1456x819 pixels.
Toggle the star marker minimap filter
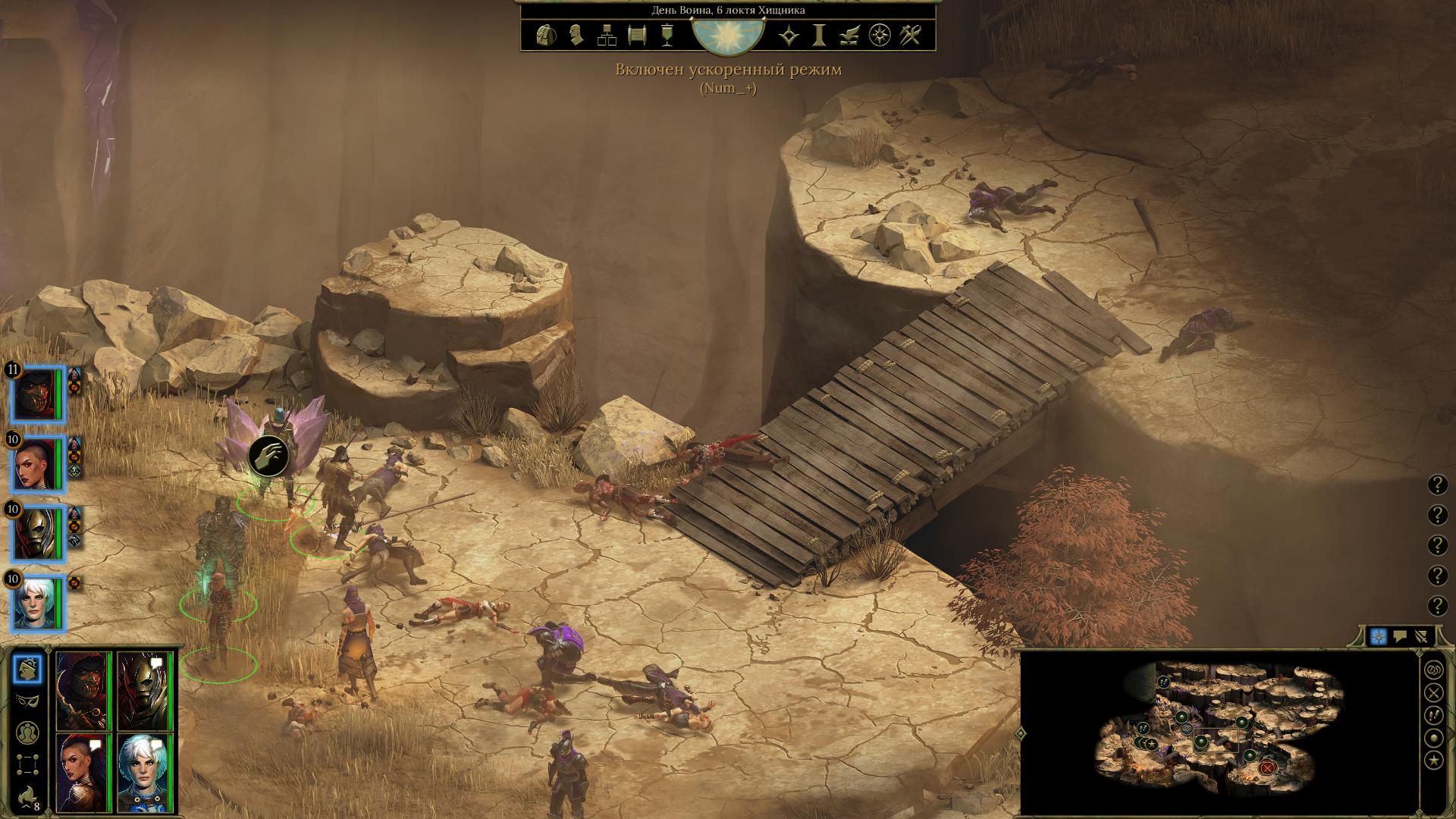[x=1433, y=761]
